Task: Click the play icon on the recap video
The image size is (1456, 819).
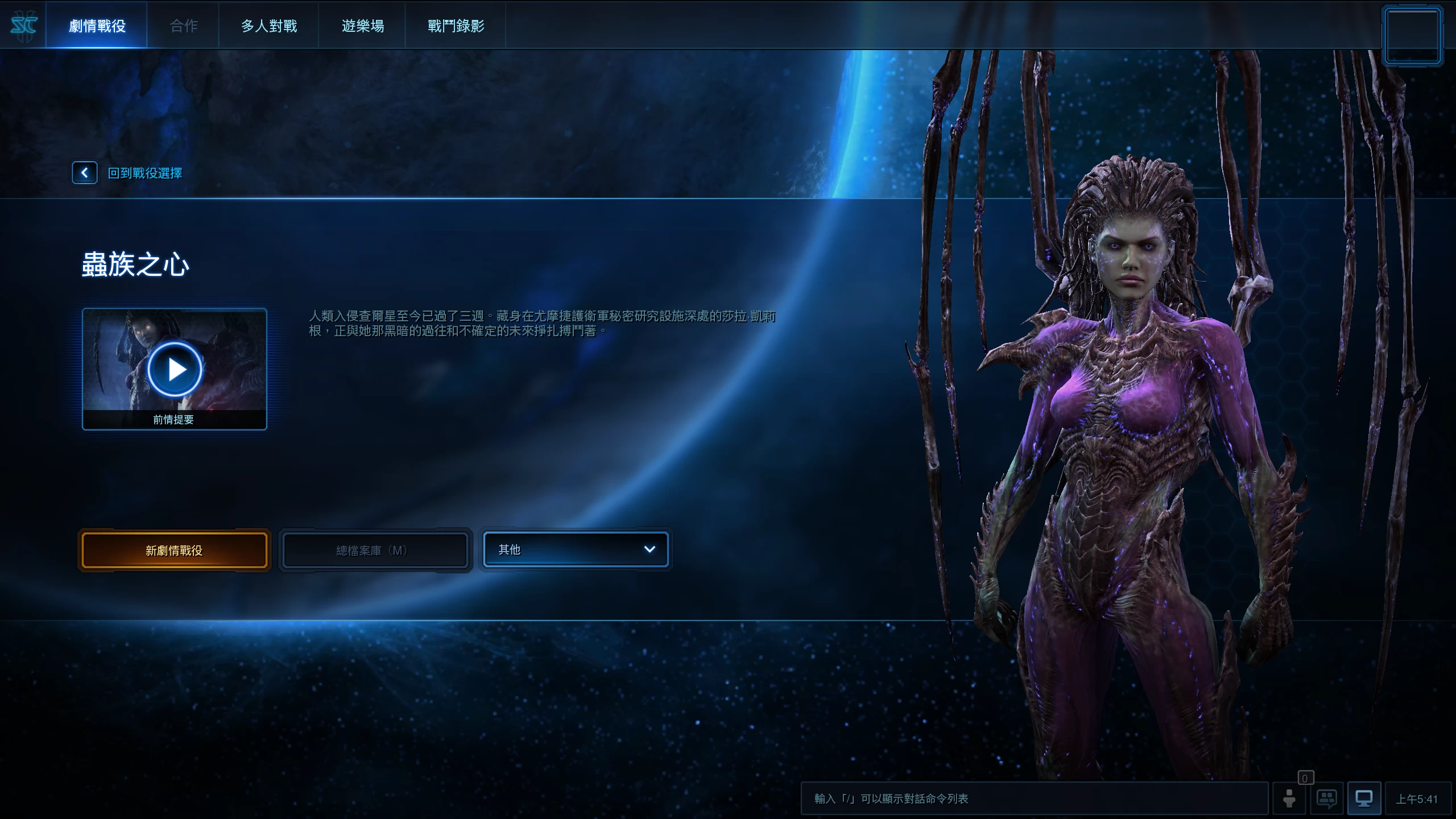Action: pyautogui.click(x=175, y=369)
